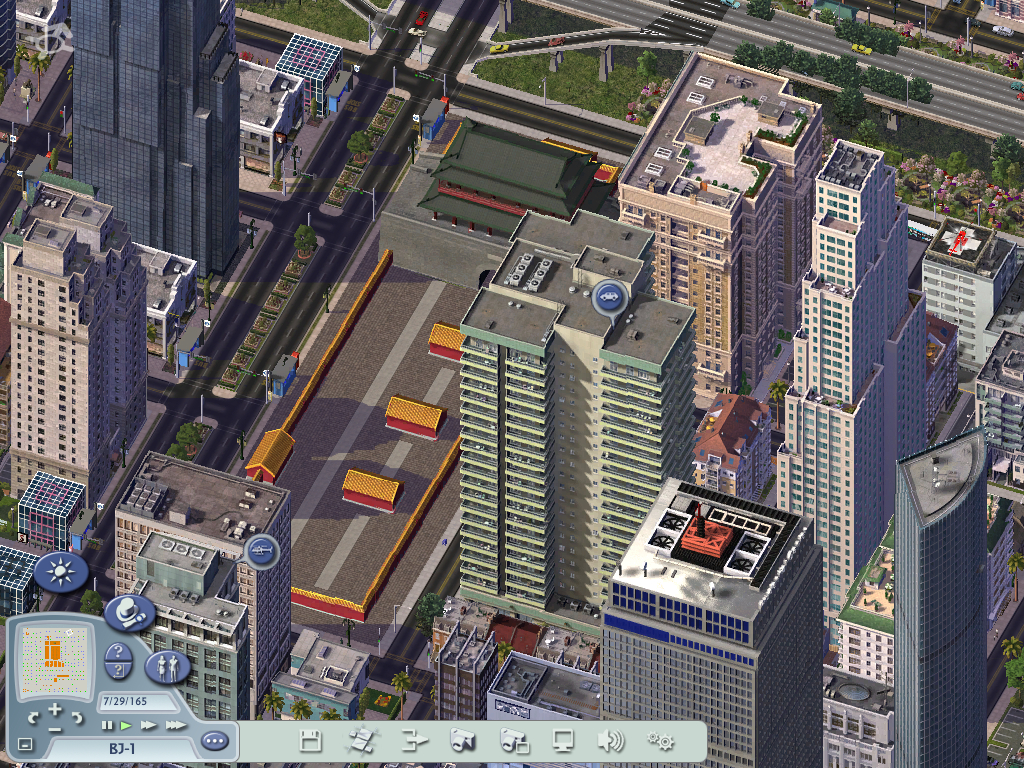Viewport: 1024px width, 768px height.
Task: Exit to region using the arrow icon
Action: coord(414,741)
